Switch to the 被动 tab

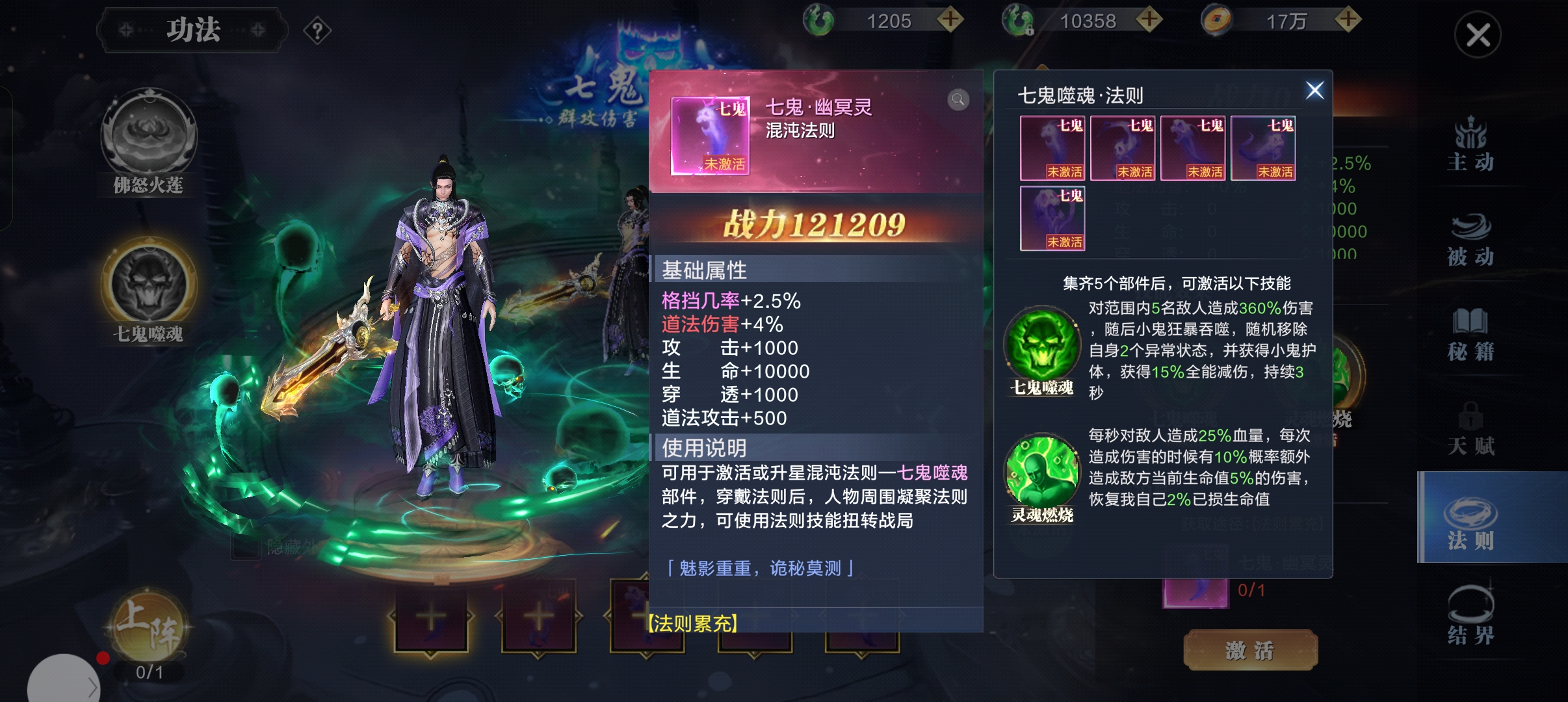(x=1470, y=239)
